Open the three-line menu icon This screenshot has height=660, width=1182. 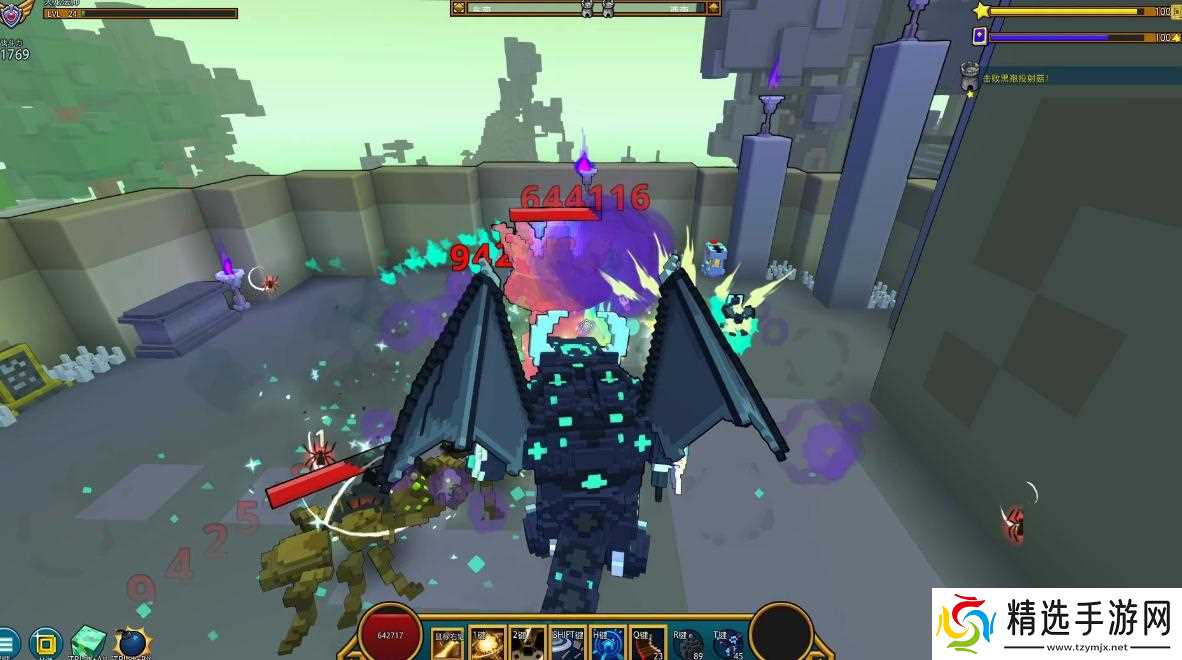[6, 642]
